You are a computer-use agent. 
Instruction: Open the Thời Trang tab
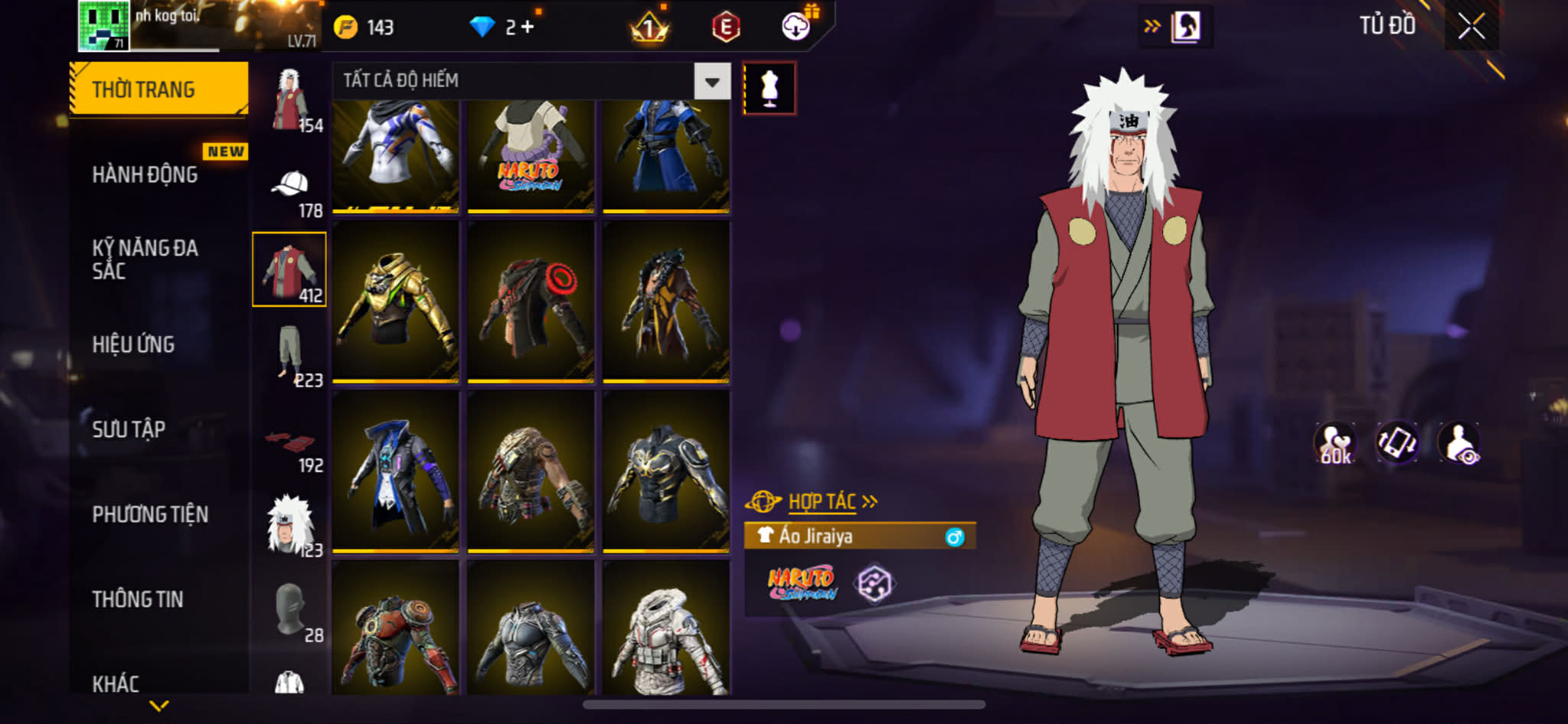(x=158, y=90)
